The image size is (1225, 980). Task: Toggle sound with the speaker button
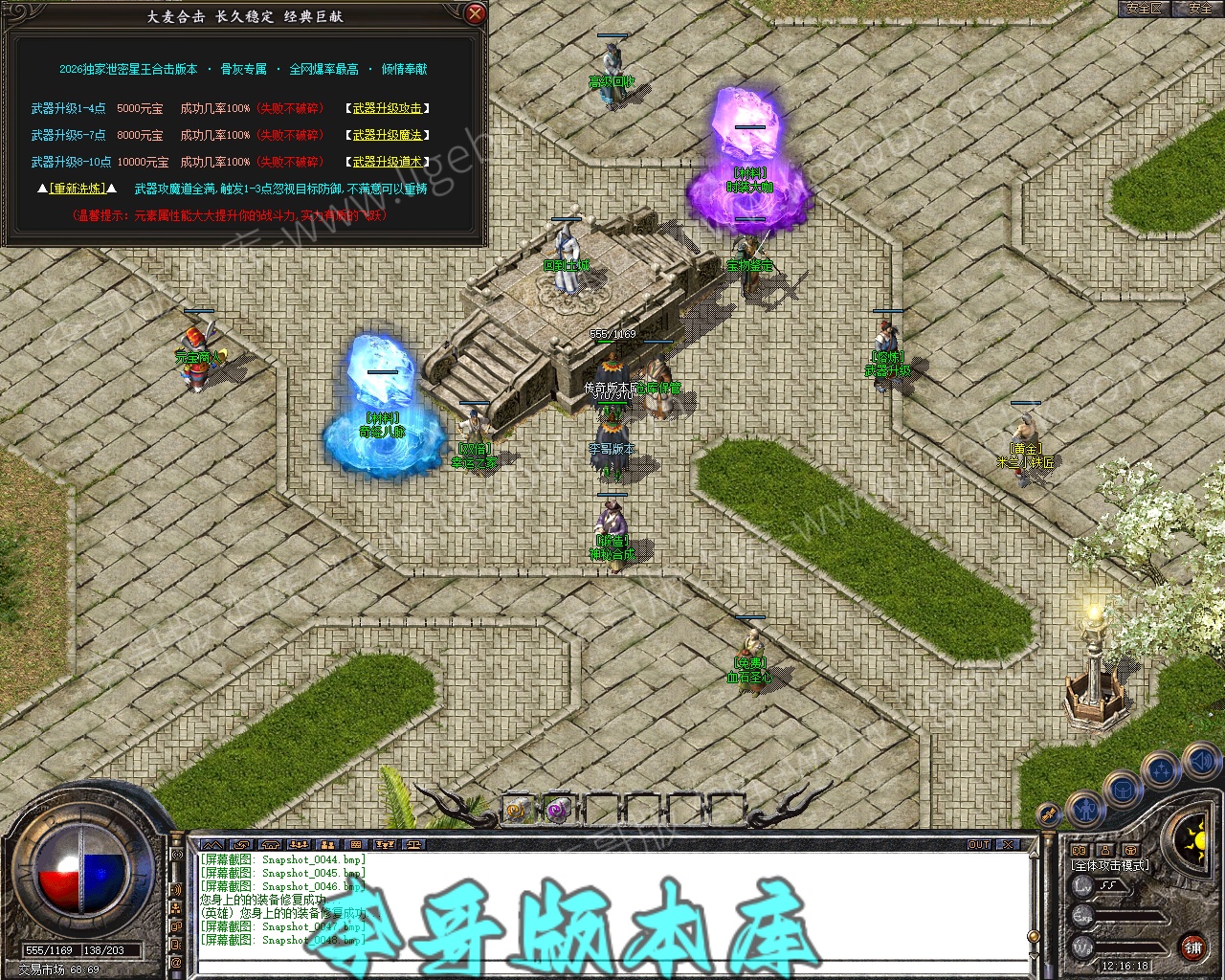1200,762
